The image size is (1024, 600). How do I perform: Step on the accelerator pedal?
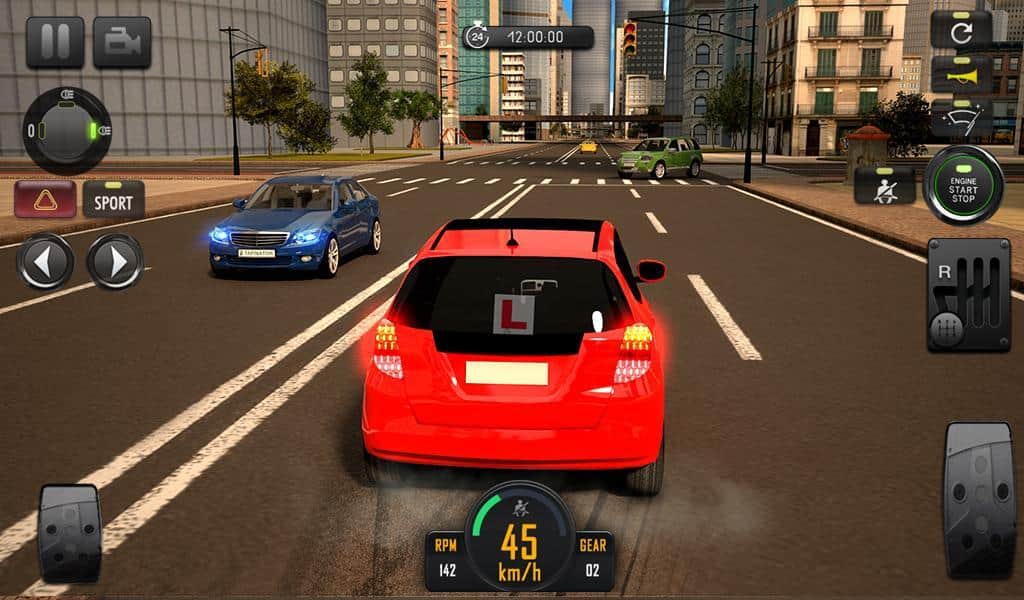point(979,500)
